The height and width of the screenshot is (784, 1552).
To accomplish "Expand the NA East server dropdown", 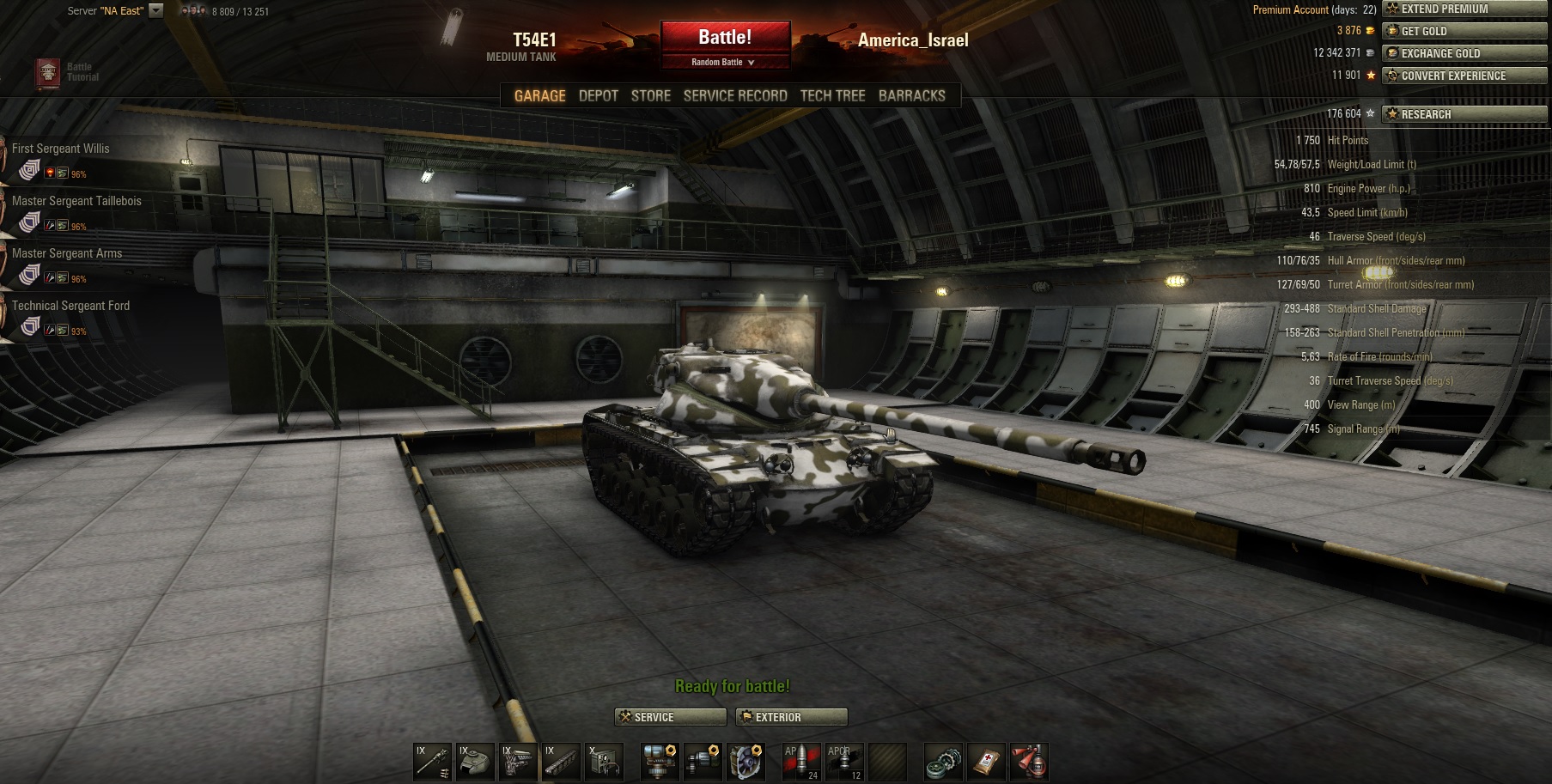I will coord(155,11).
